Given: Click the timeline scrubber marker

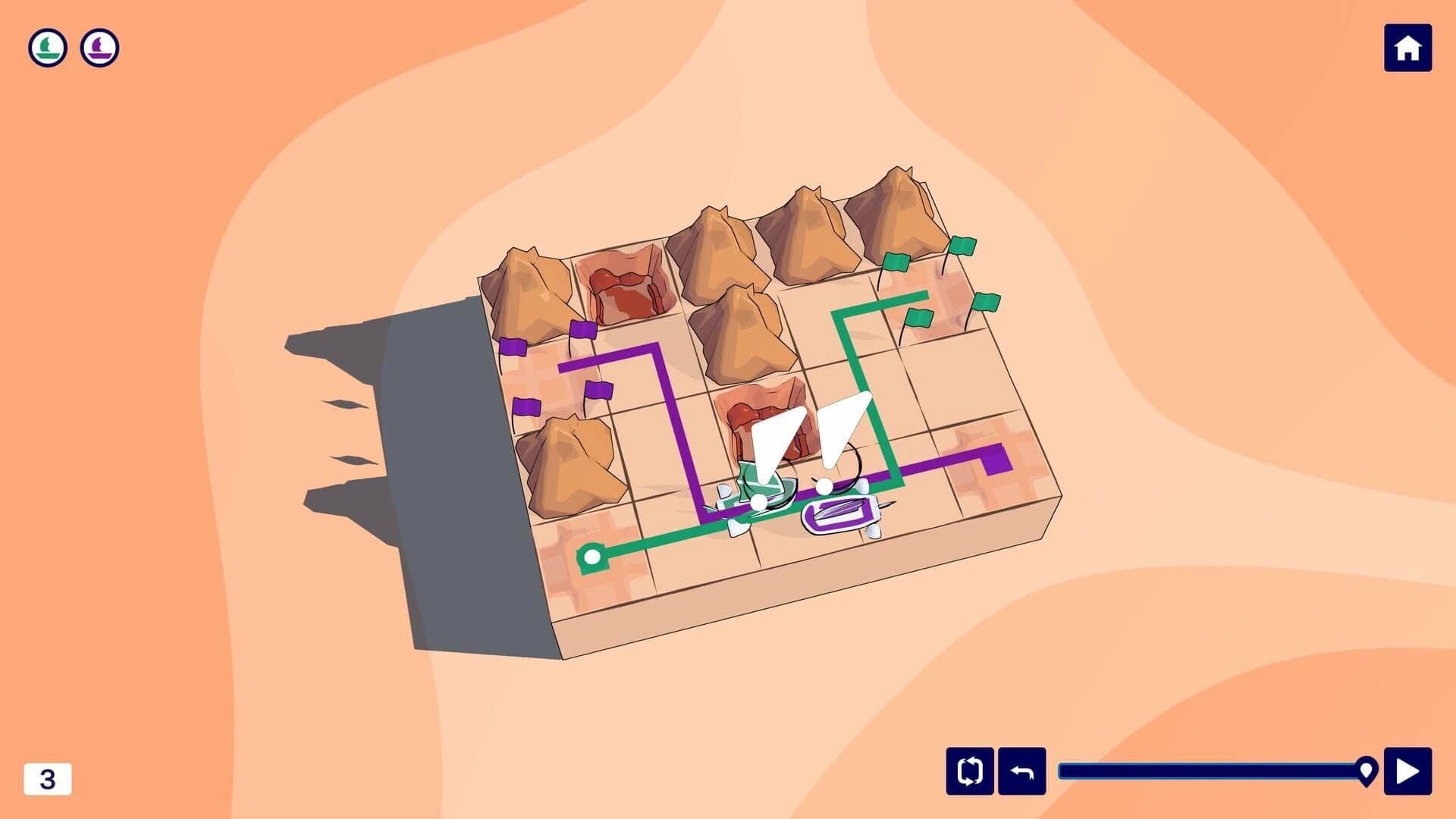Looking at the screenshot, I should click(1367, 771).
